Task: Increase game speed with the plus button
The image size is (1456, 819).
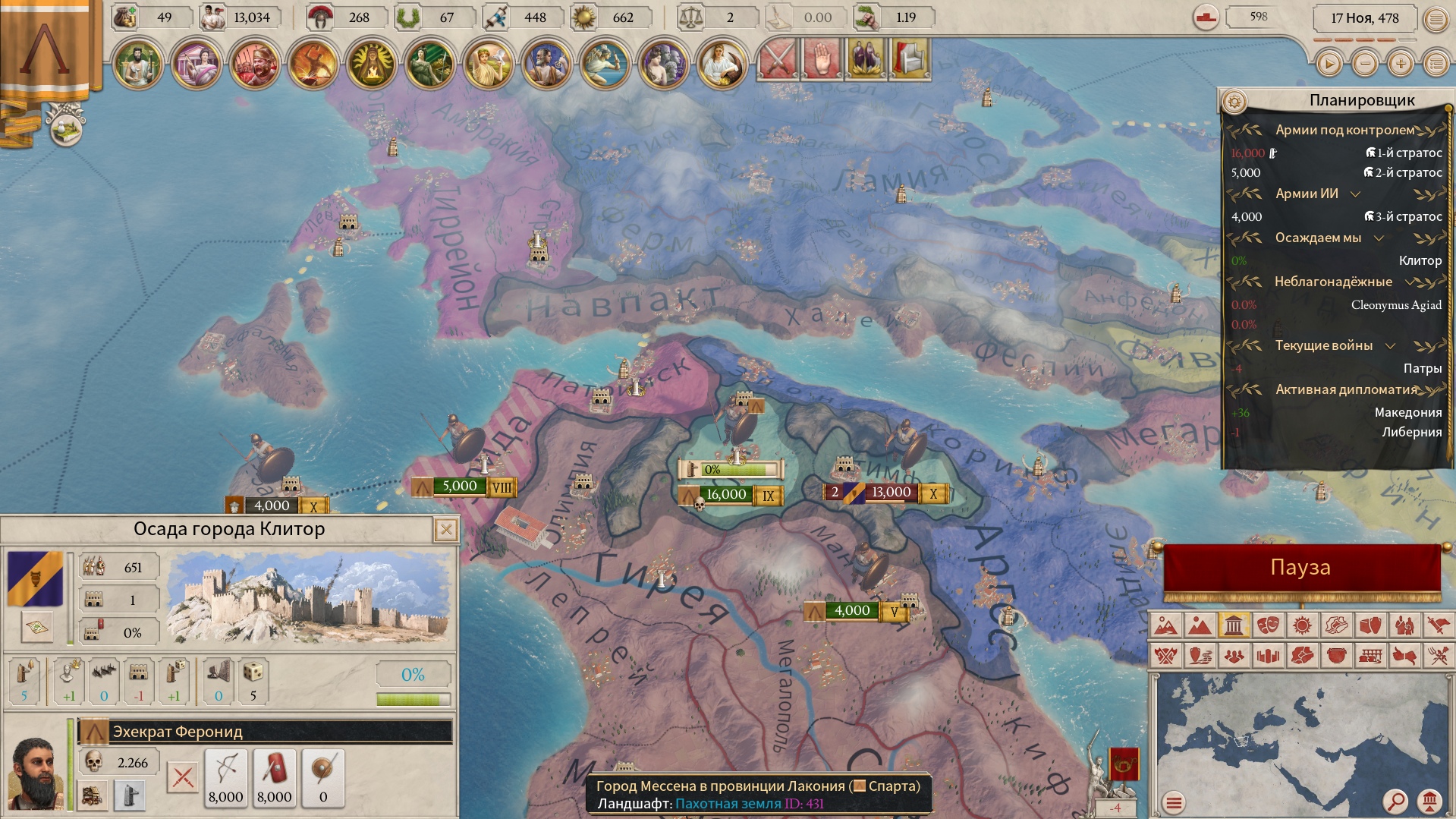Action: (1401, 65)
